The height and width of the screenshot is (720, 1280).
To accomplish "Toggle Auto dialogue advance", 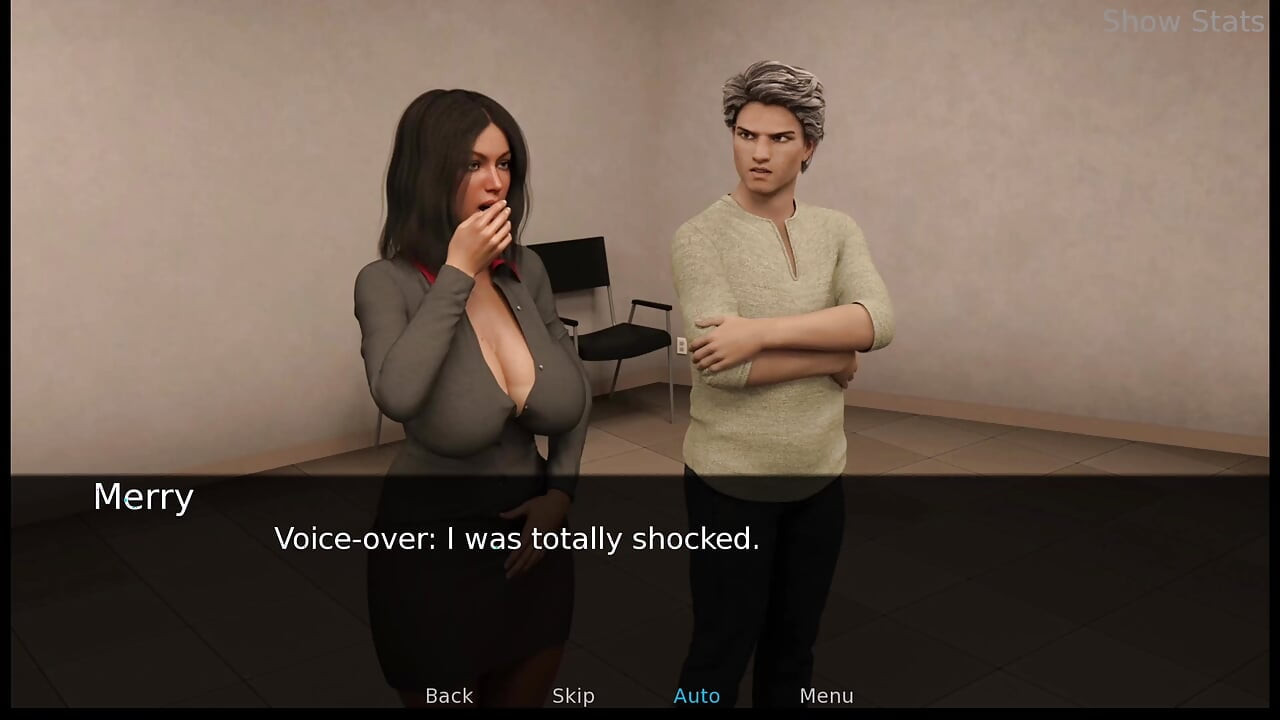I will pos(697,696).
